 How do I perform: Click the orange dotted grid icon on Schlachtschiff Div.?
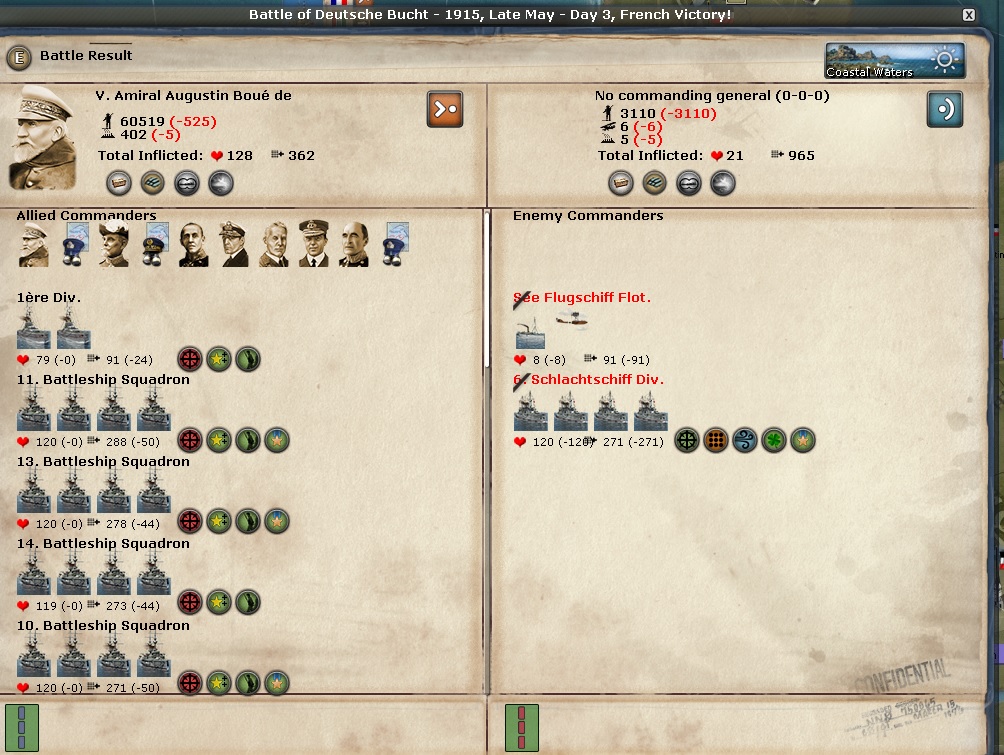pyautogui.click(x=715, y=440)
